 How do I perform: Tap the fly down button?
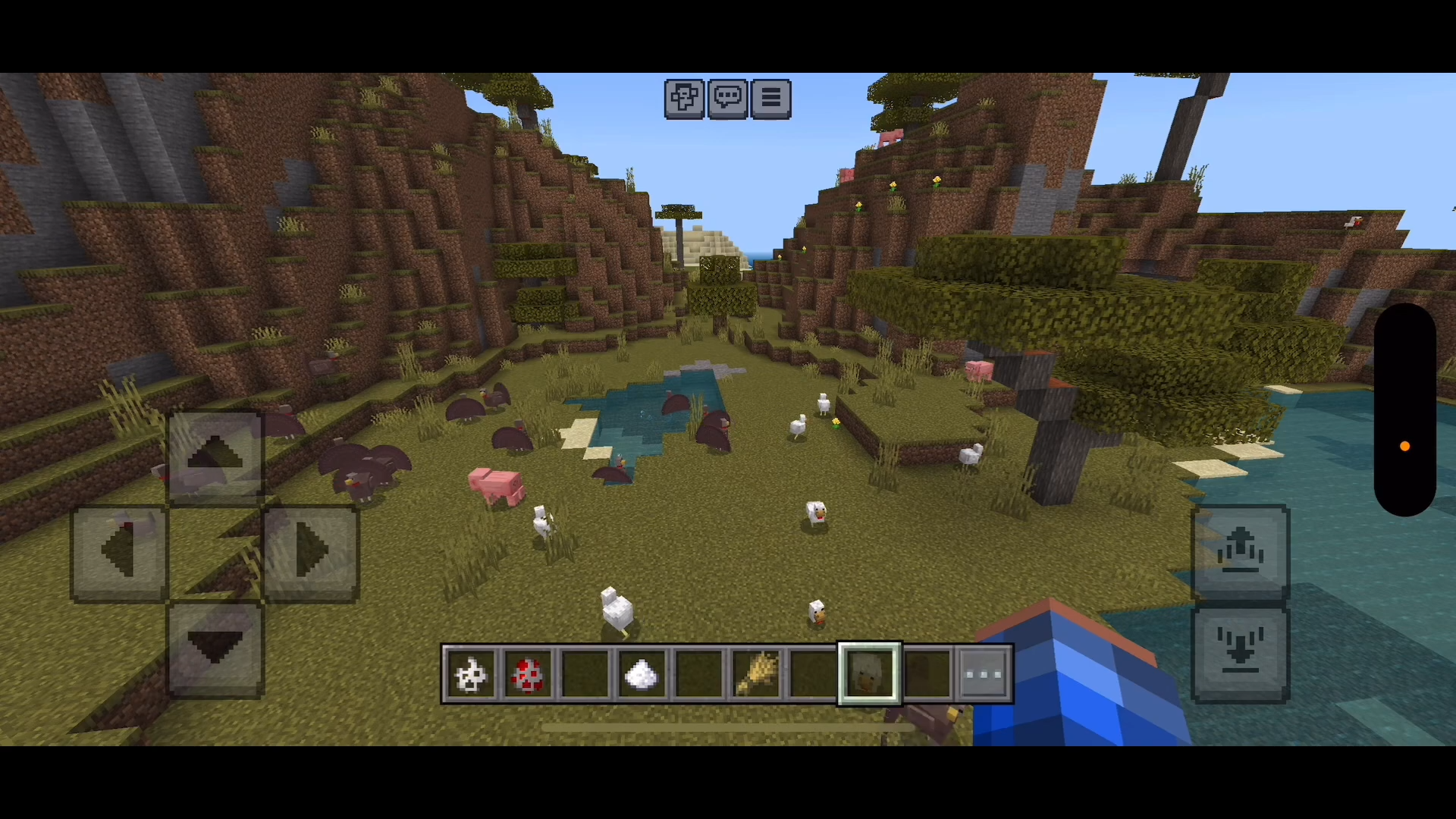coord(1241,654)
